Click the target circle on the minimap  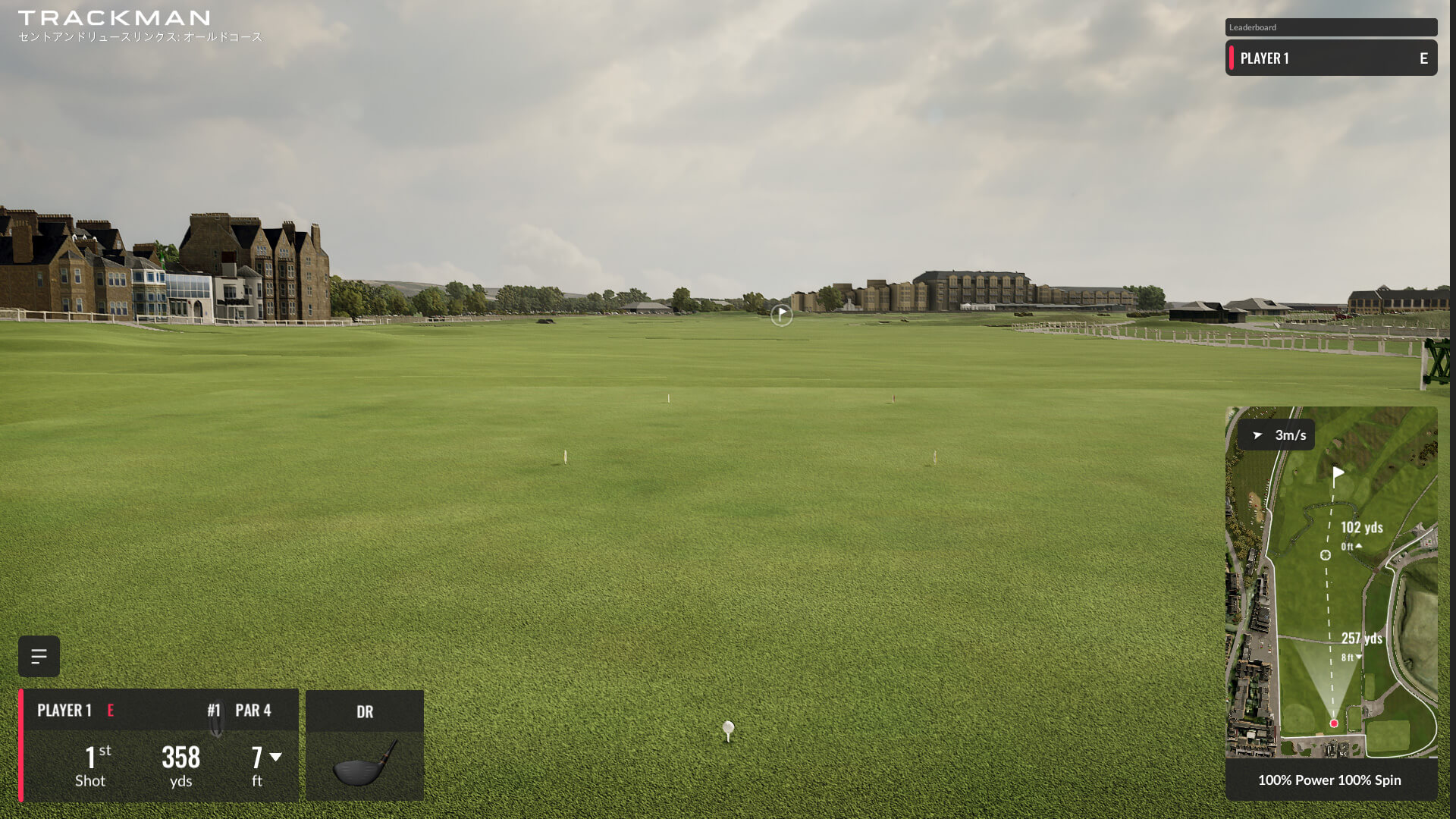[1326, 555]
